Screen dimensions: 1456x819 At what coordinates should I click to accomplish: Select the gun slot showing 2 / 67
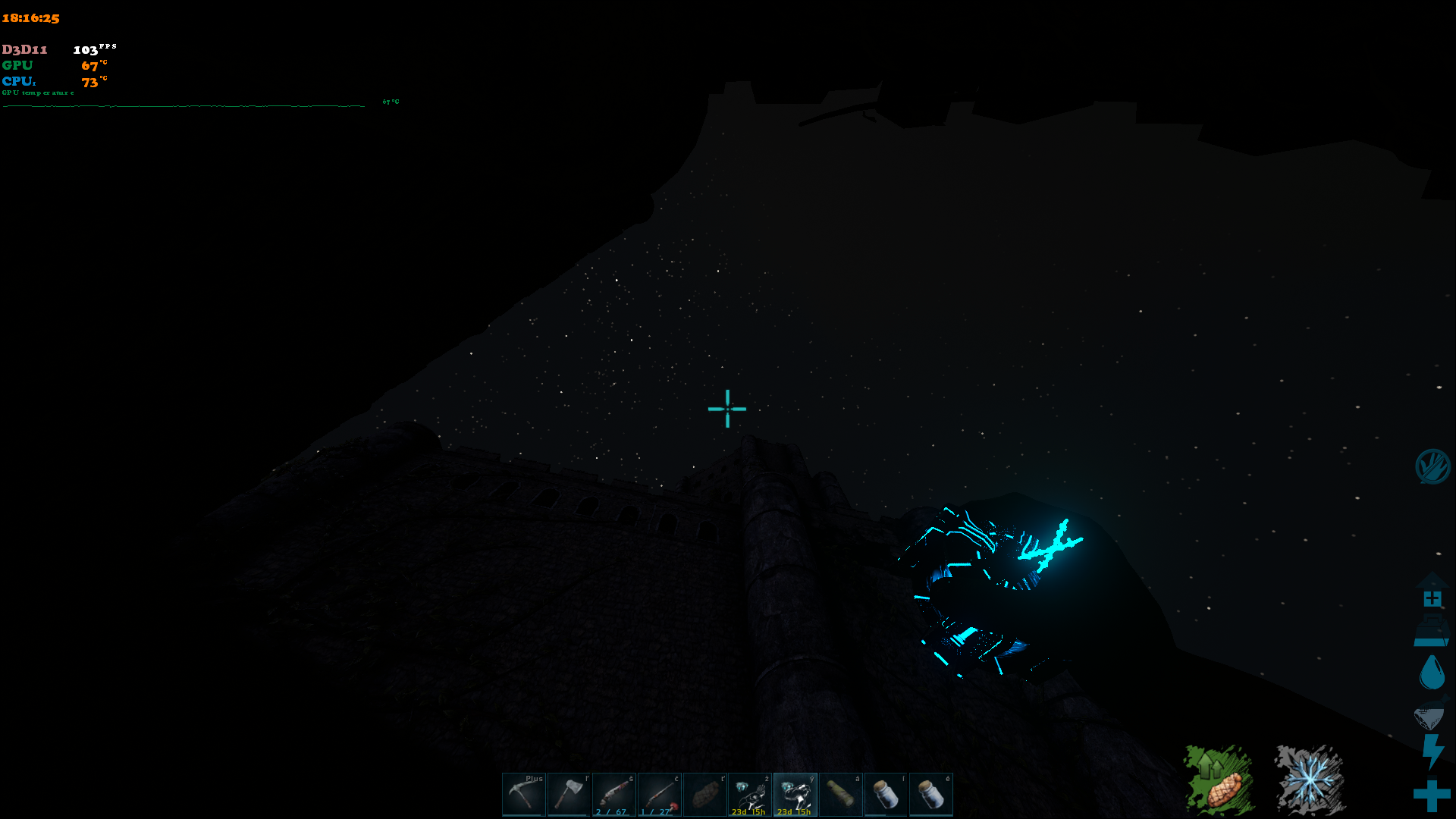tap(614, 794)
